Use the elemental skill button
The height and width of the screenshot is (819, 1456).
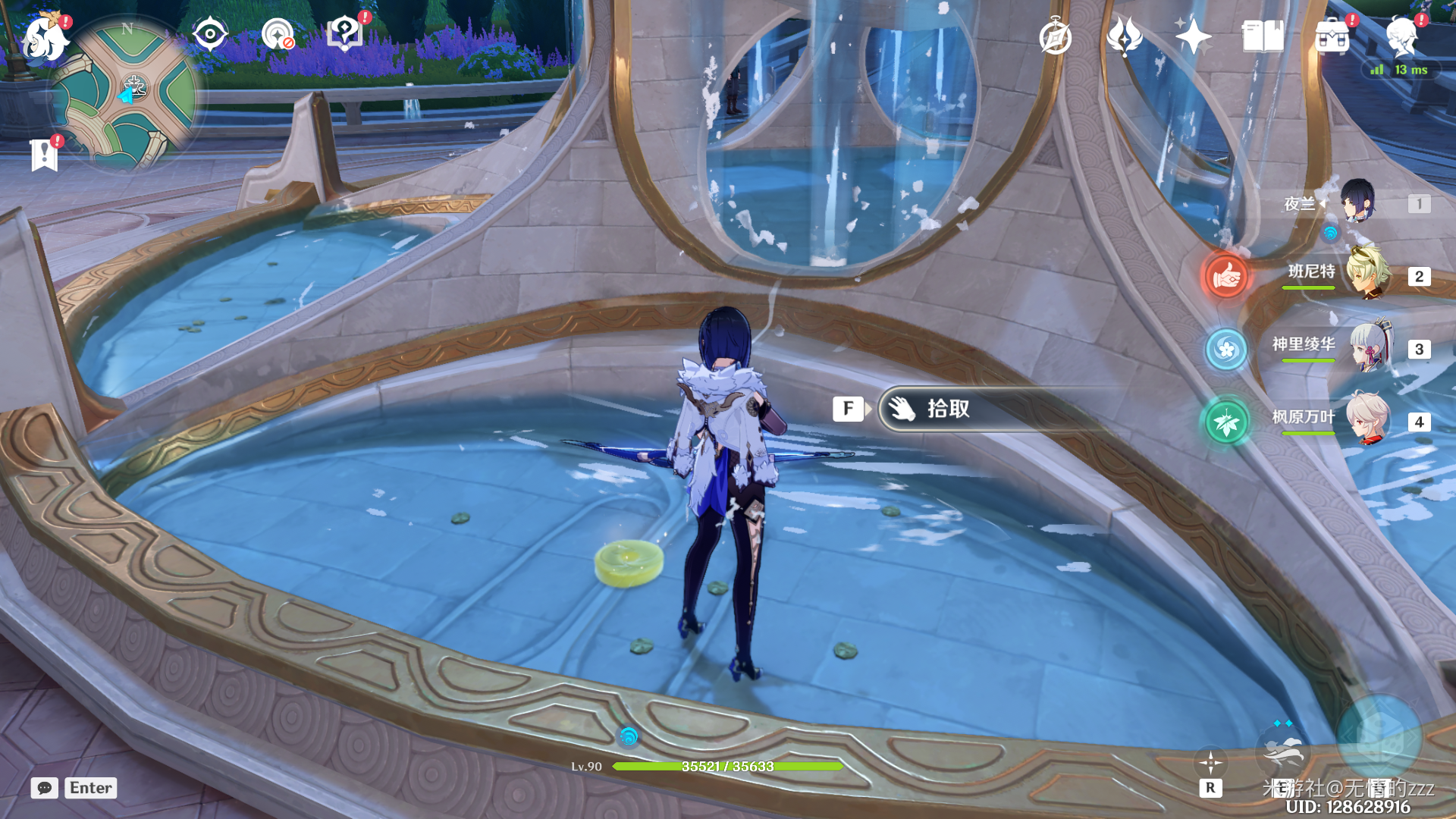(x=1282, y=752)
